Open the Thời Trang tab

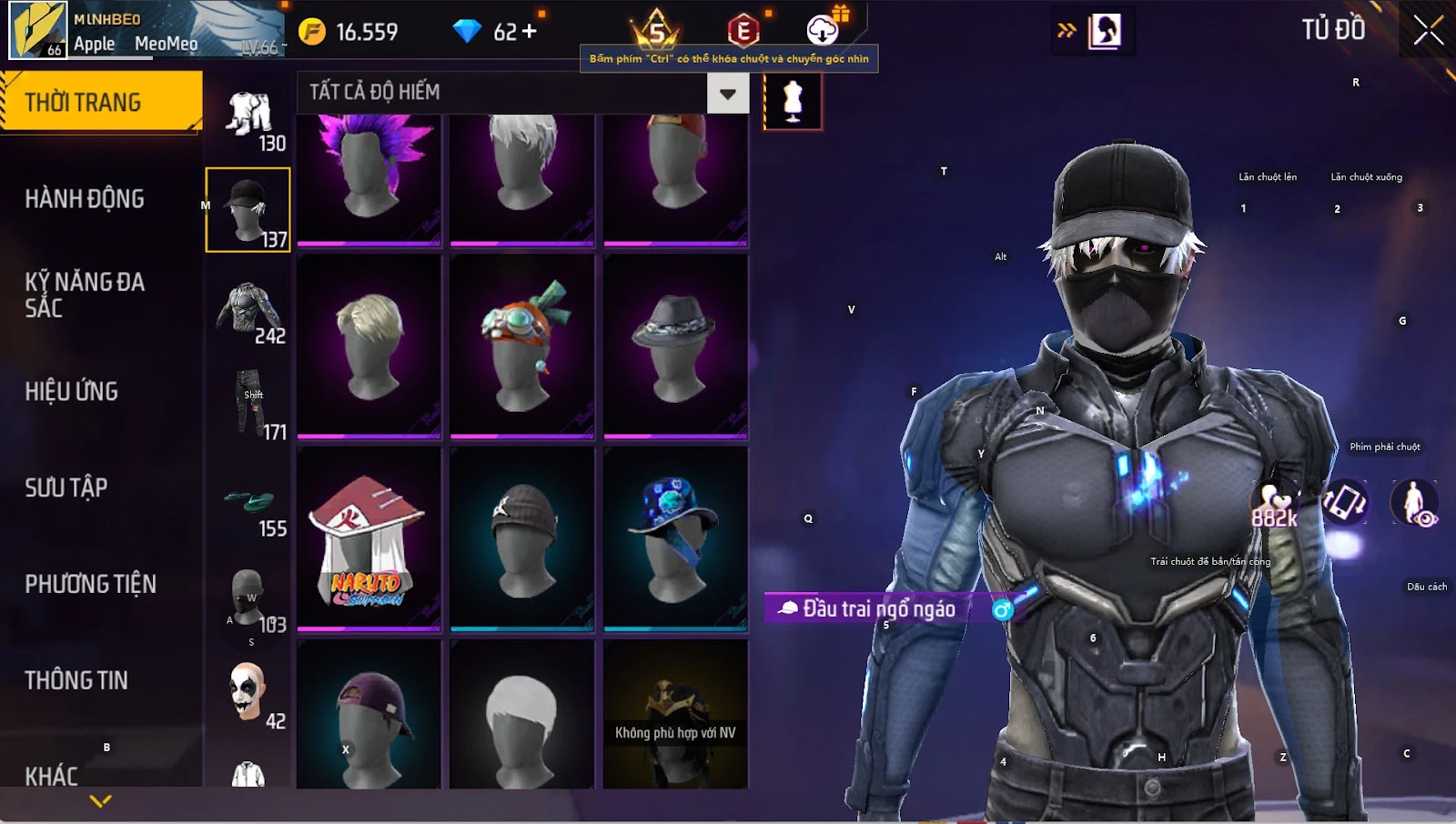(100, 102)
